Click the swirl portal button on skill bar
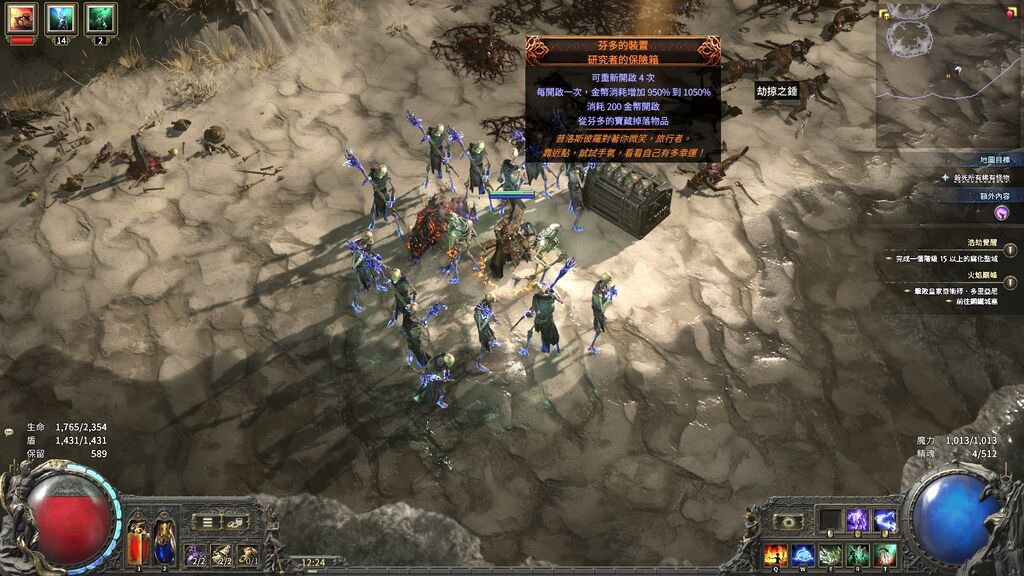This screenshot has height=576, width=1024. pyautogui.click(x=787, y=522)
